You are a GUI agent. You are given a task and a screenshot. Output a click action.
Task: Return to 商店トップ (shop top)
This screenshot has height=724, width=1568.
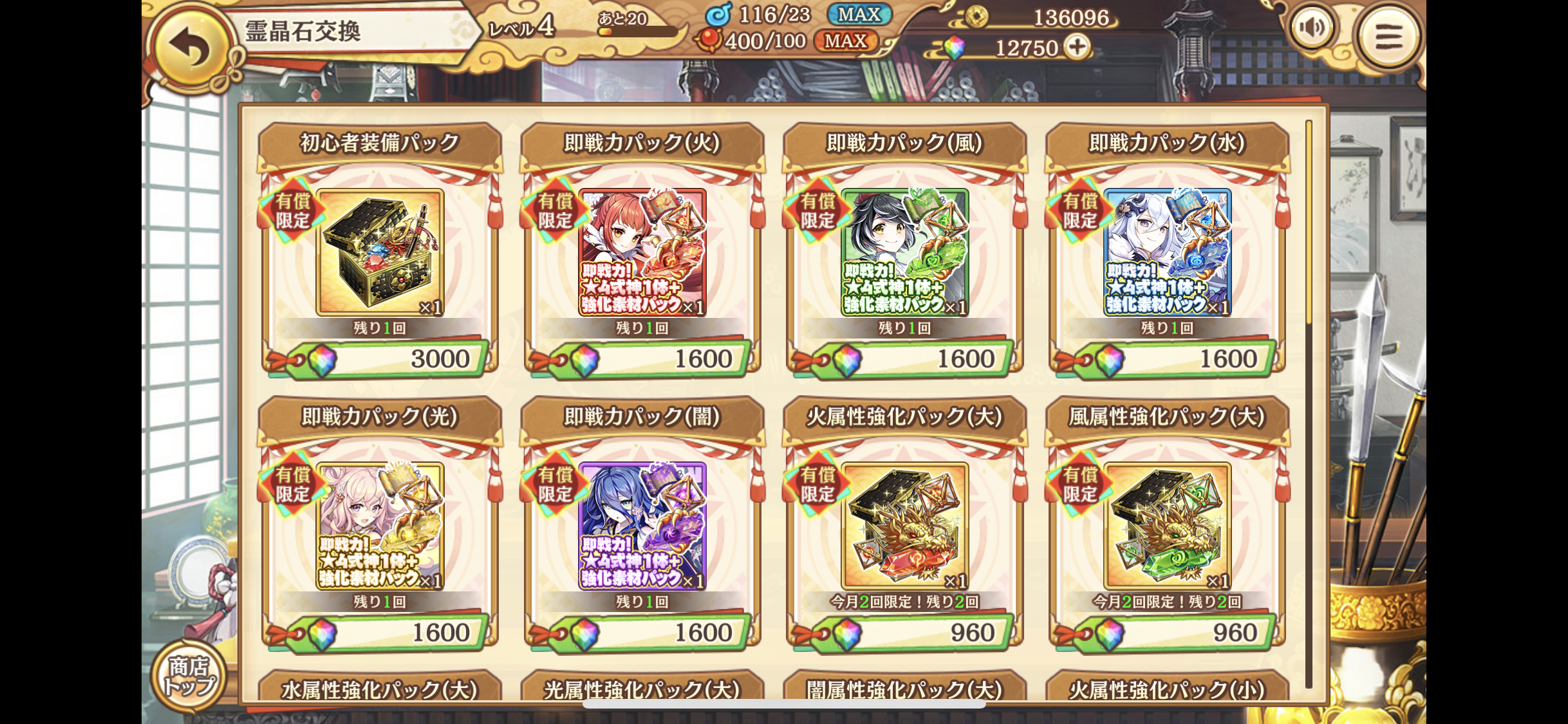pos(189,676)
